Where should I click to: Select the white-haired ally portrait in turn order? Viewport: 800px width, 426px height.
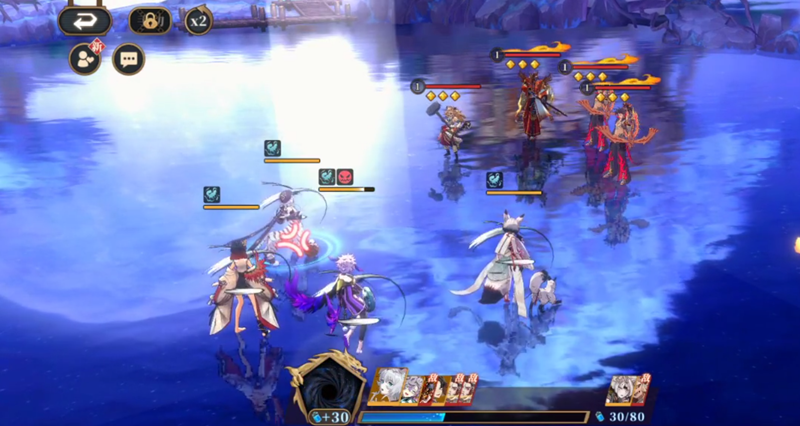click(x=391, y=389)
